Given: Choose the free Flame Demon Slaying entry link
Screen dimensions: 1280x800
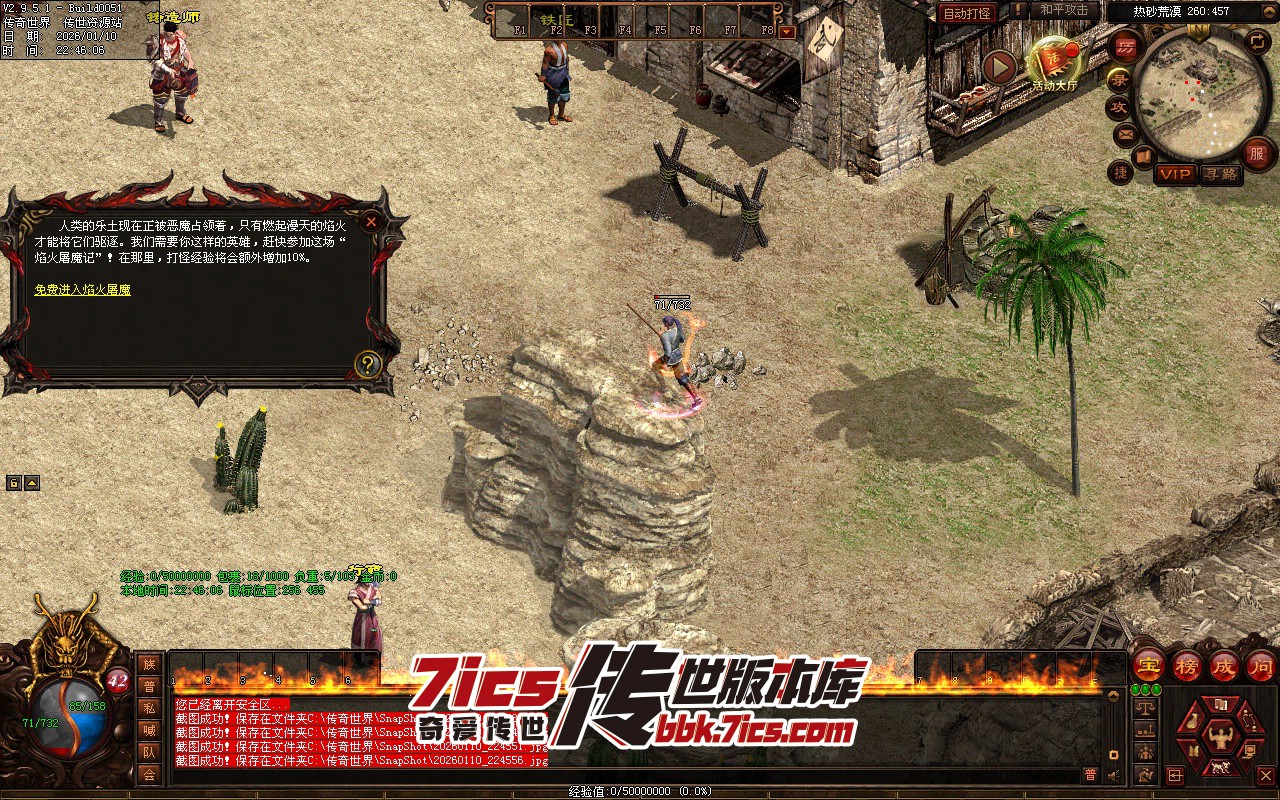Looking at the screenshot, I should point(82,290).
